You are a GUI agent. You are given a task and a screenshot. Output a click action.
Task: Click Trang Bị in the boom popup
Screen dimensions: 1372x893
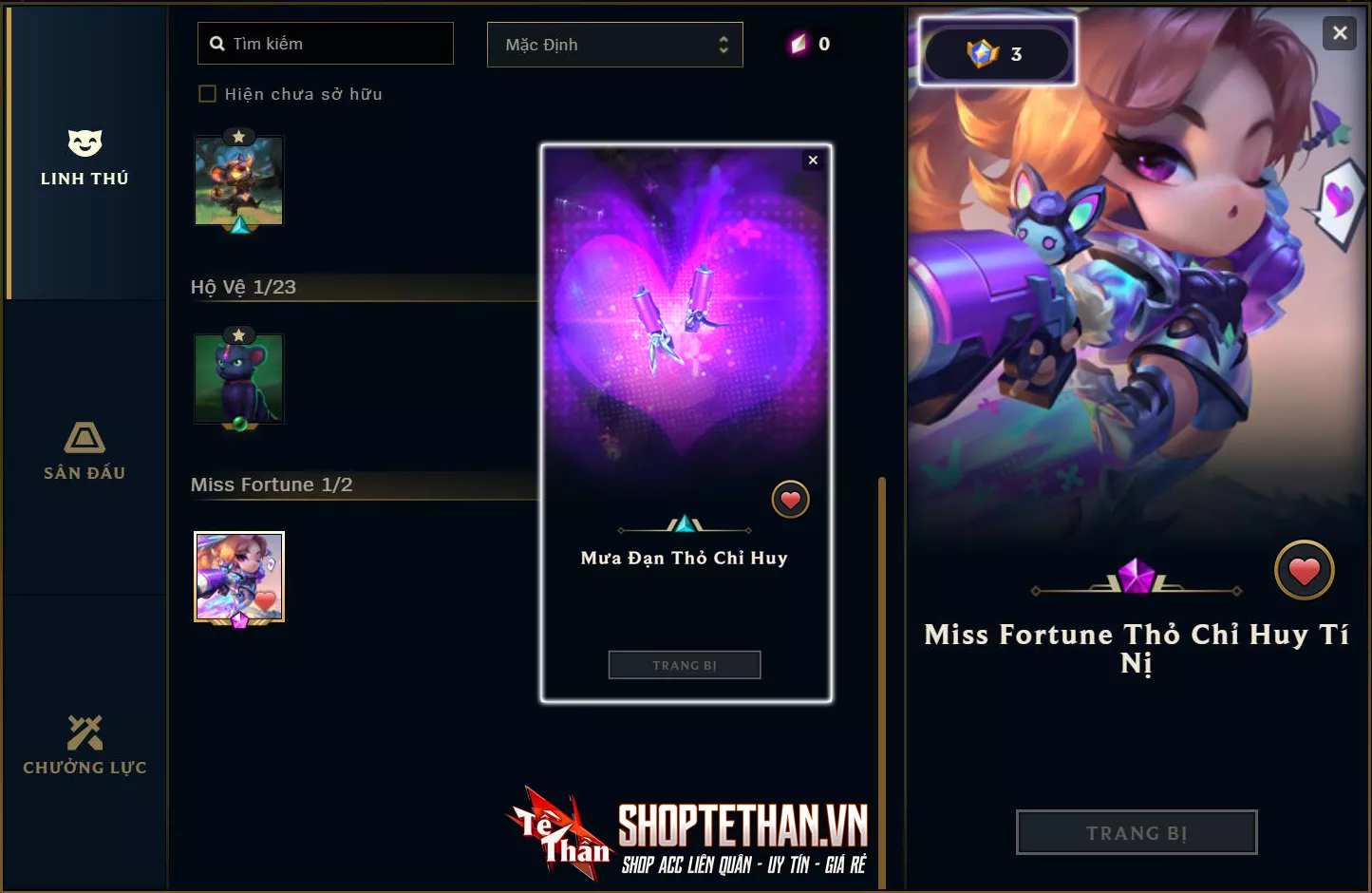tap(685, 665)
